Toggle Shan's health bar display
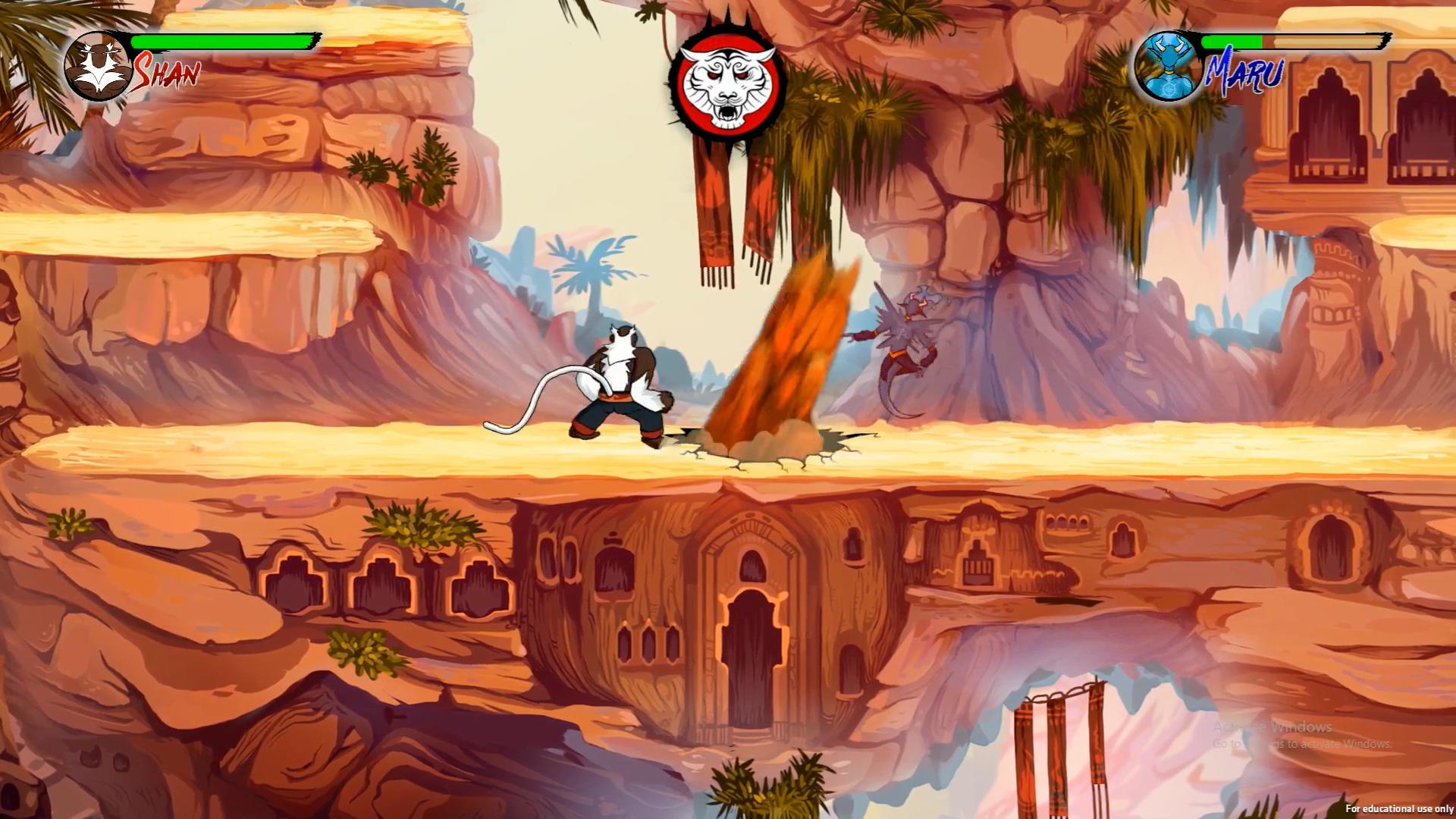Screen dimensions: 1456x819 point(224,42)
